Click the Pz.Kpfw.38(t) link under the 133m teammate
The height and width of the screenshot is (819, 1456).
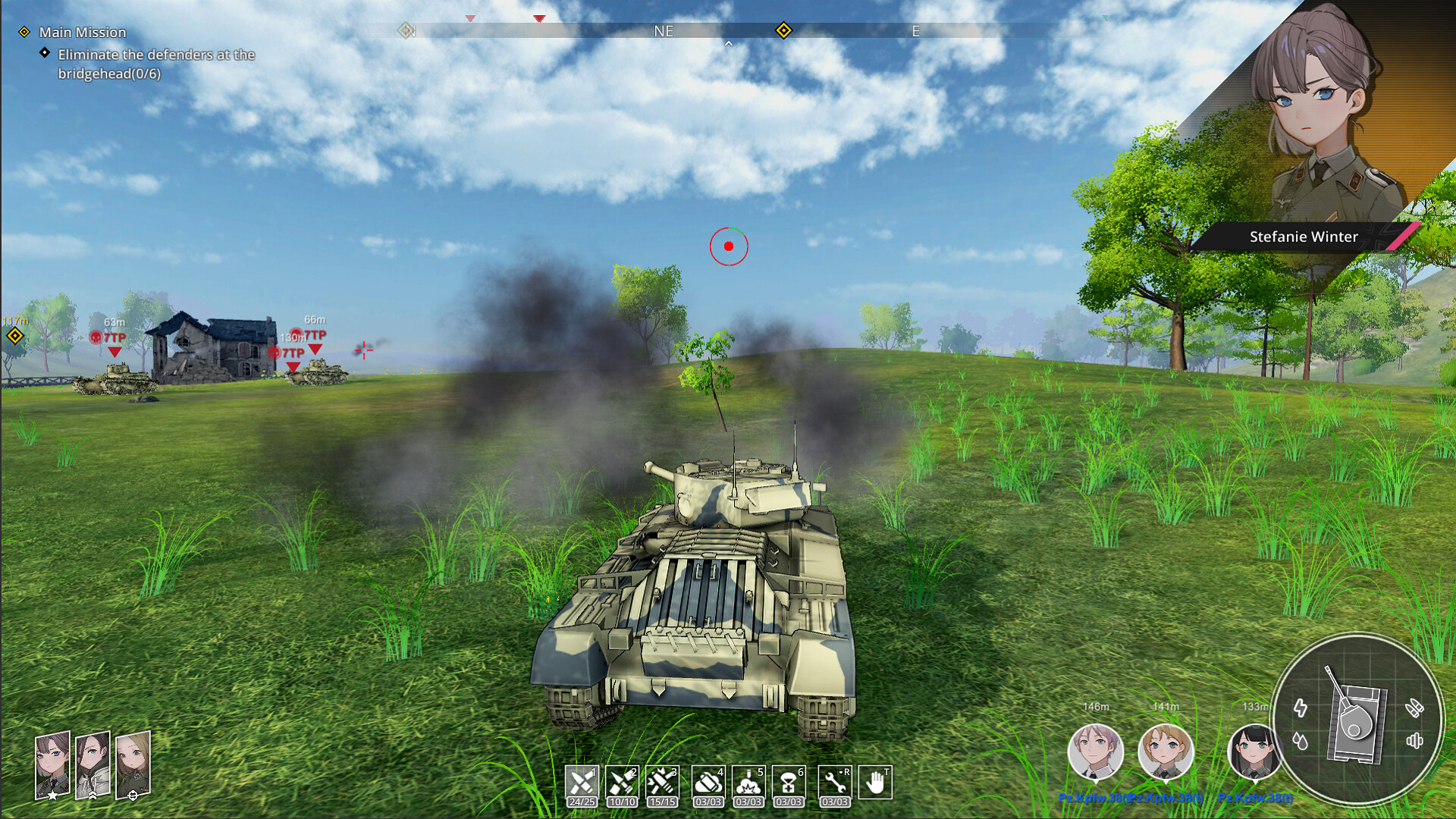tap(1257, 798)
